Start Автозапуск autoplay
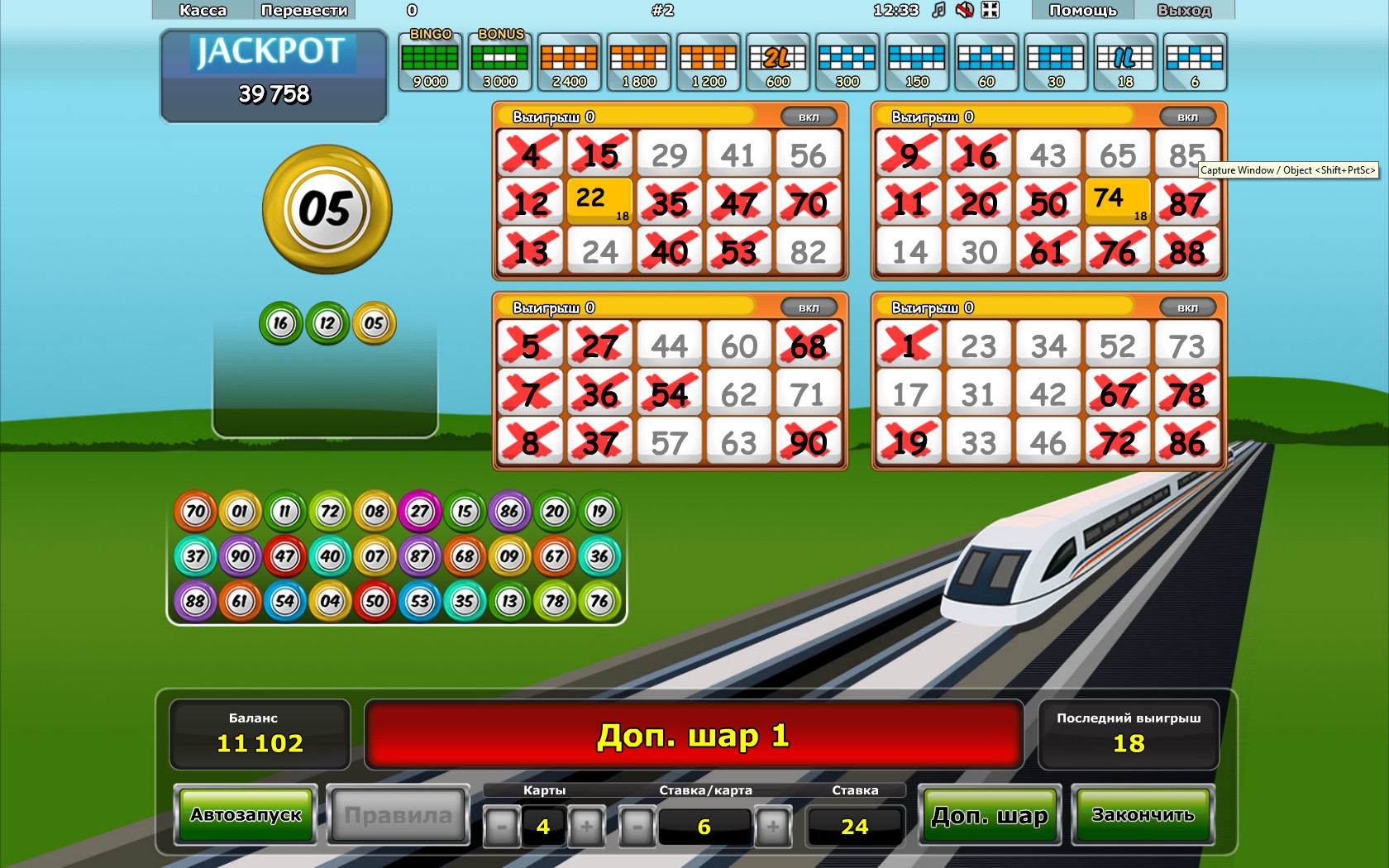 click(246, 815)
